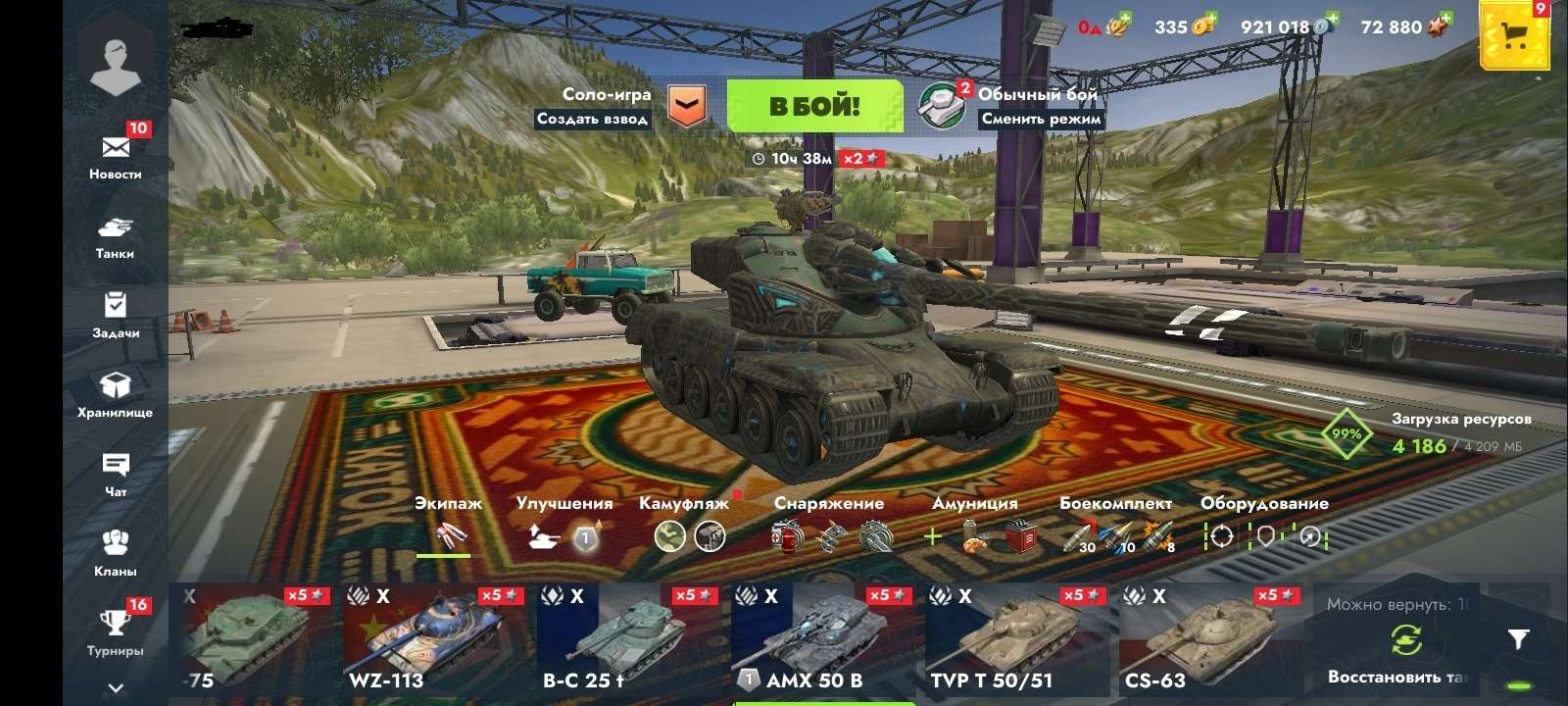Open Сменить режим battle mode selector

(x=1043, y=118)
